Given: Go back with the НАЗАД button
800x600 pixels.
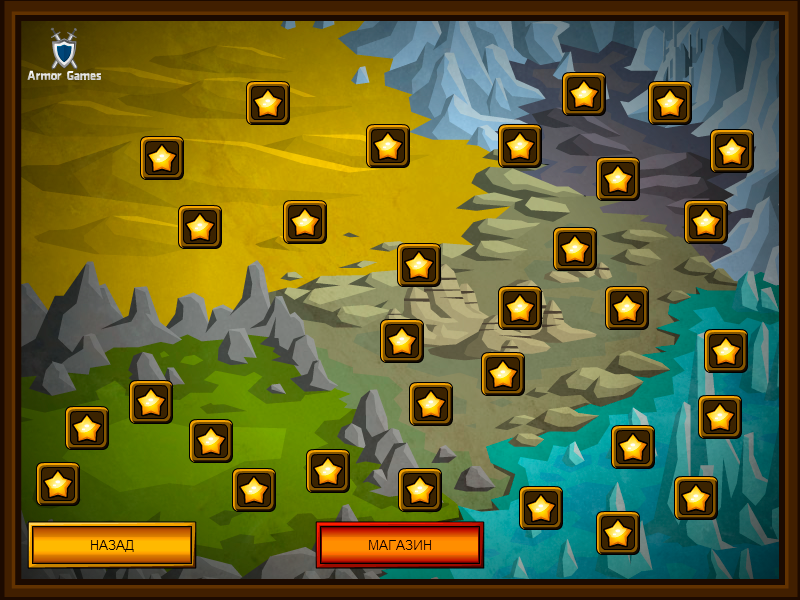Looking at the screenshot, I should pyautogui.click(x=112, y=545).
